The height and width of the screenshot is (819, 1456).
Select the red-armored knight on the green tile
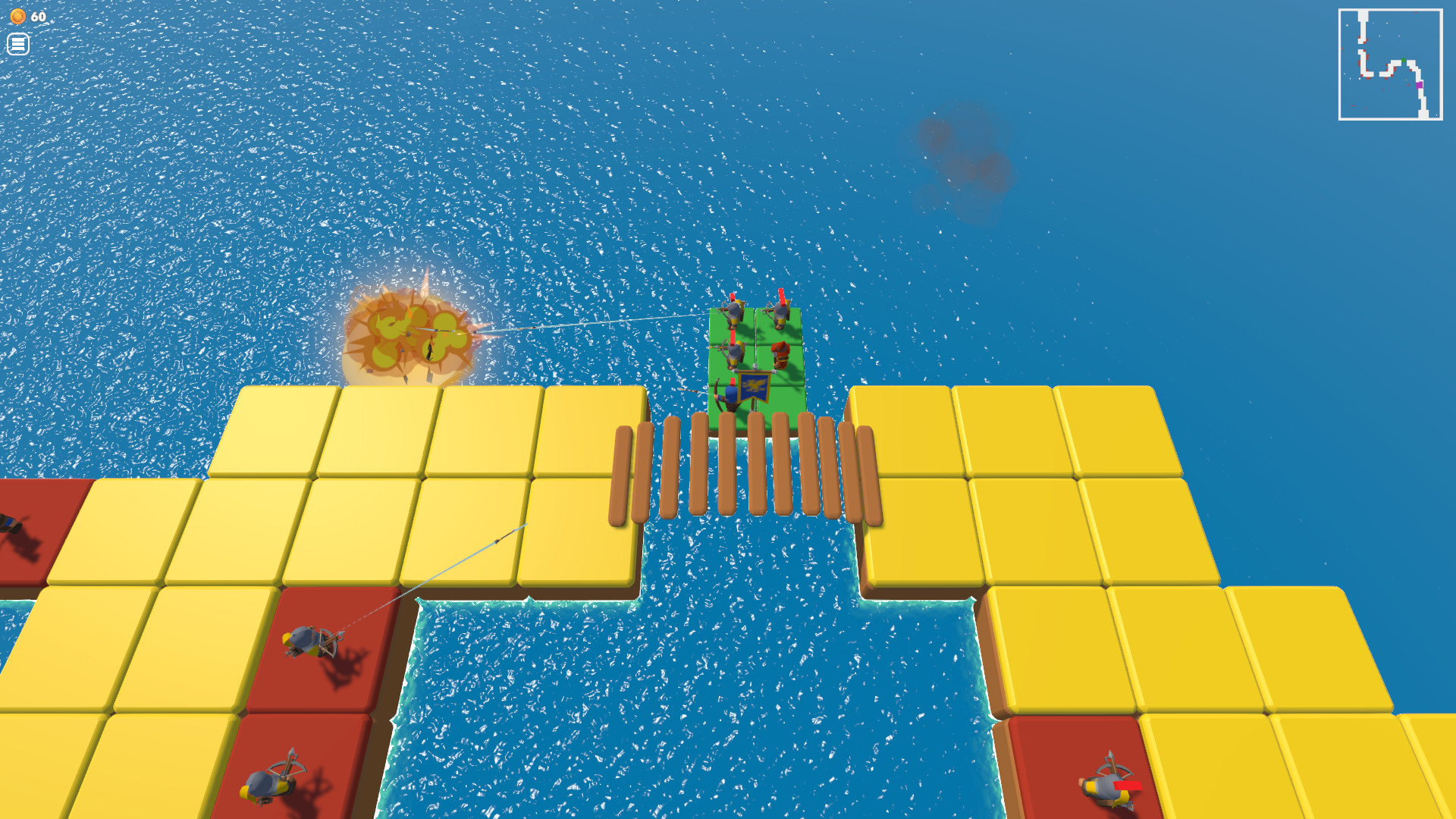click(x=780, y=354)
